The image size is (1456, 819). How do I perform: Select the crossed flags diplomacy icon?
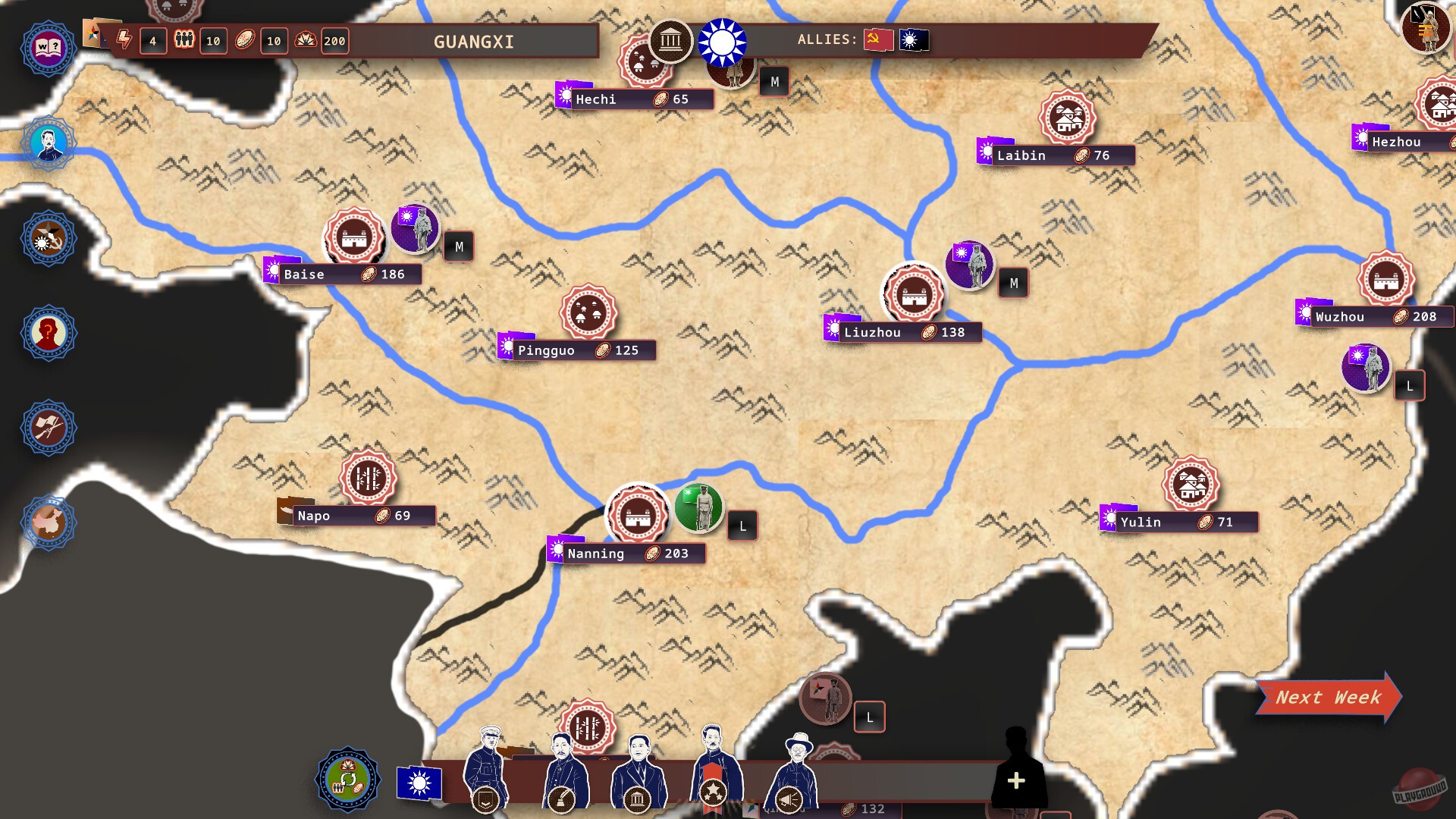pos(48,428)
